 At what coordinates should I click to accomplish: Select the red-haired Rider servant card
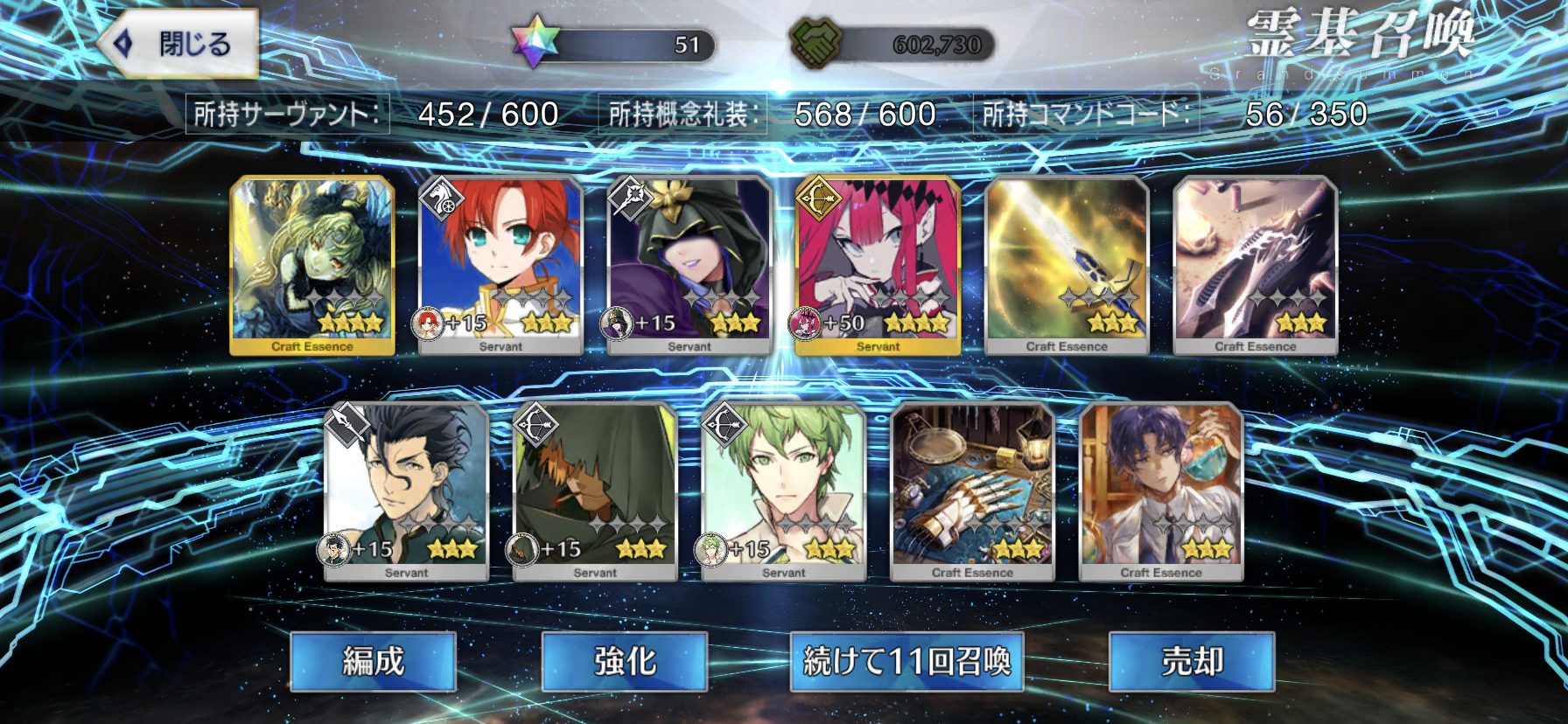(500, 265)
